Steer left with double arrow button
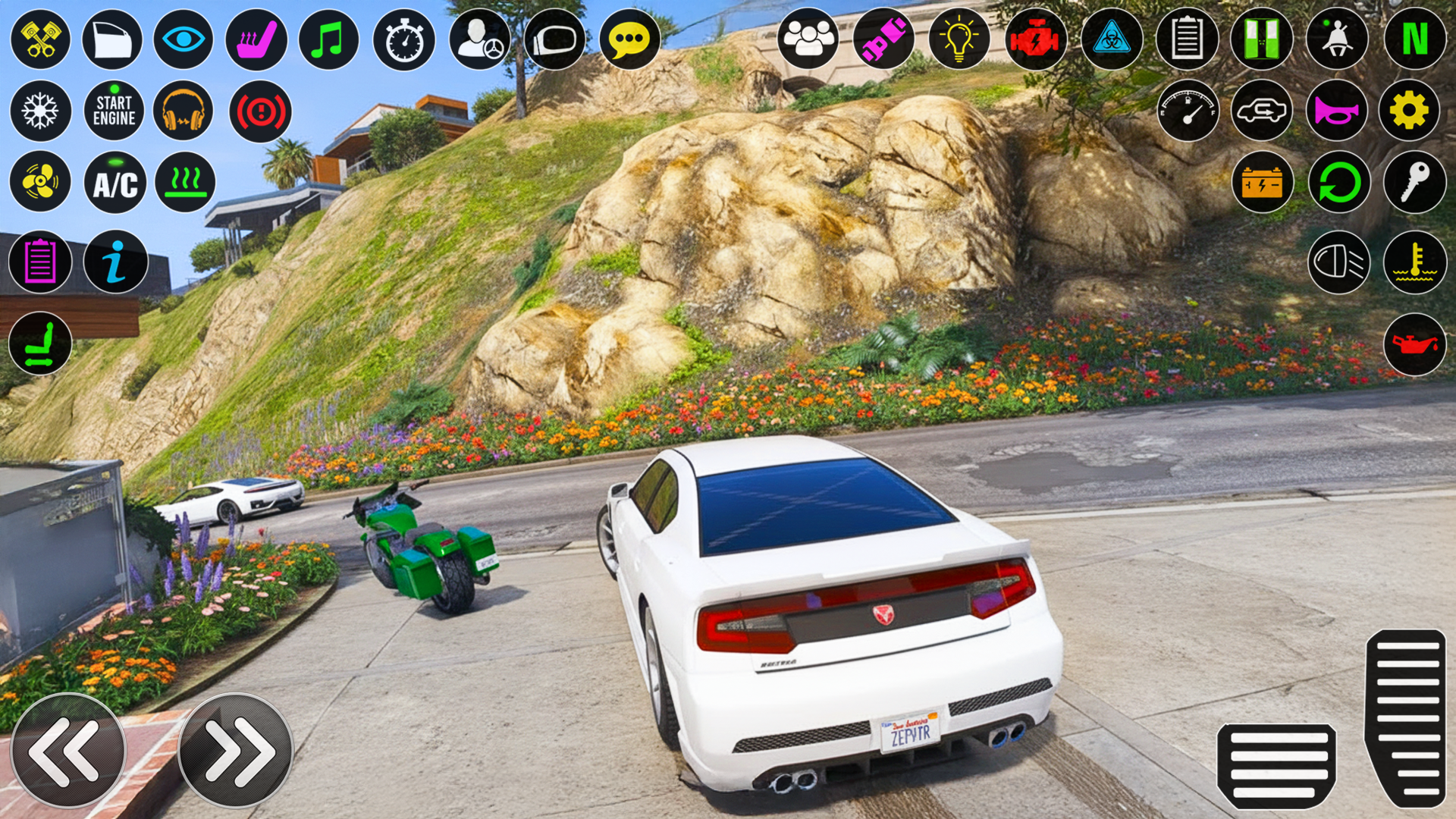 [67, 750]
